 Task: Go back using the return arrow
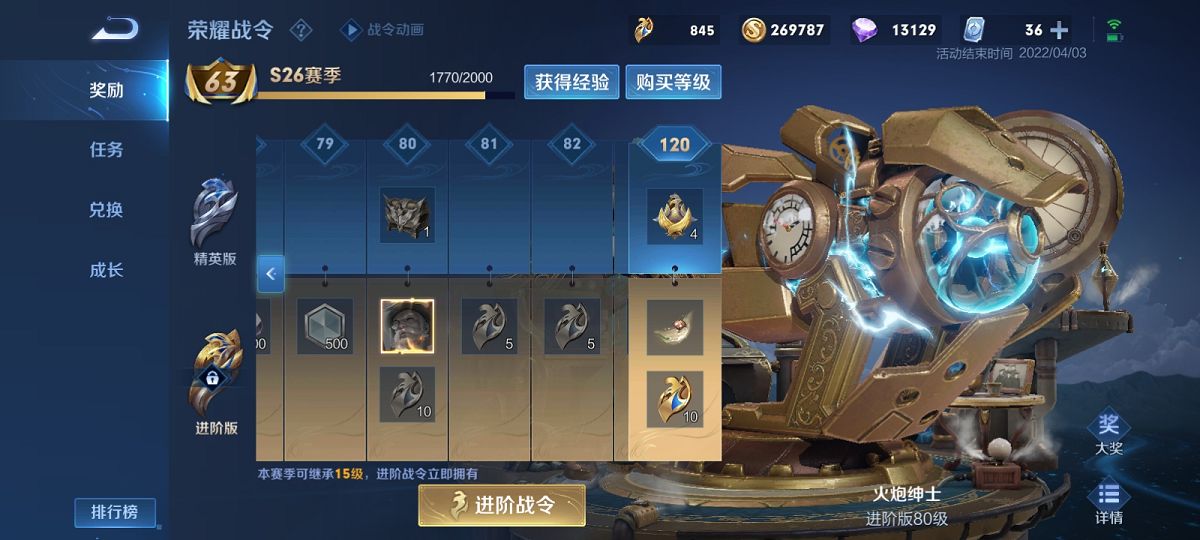tap(115, 28)
